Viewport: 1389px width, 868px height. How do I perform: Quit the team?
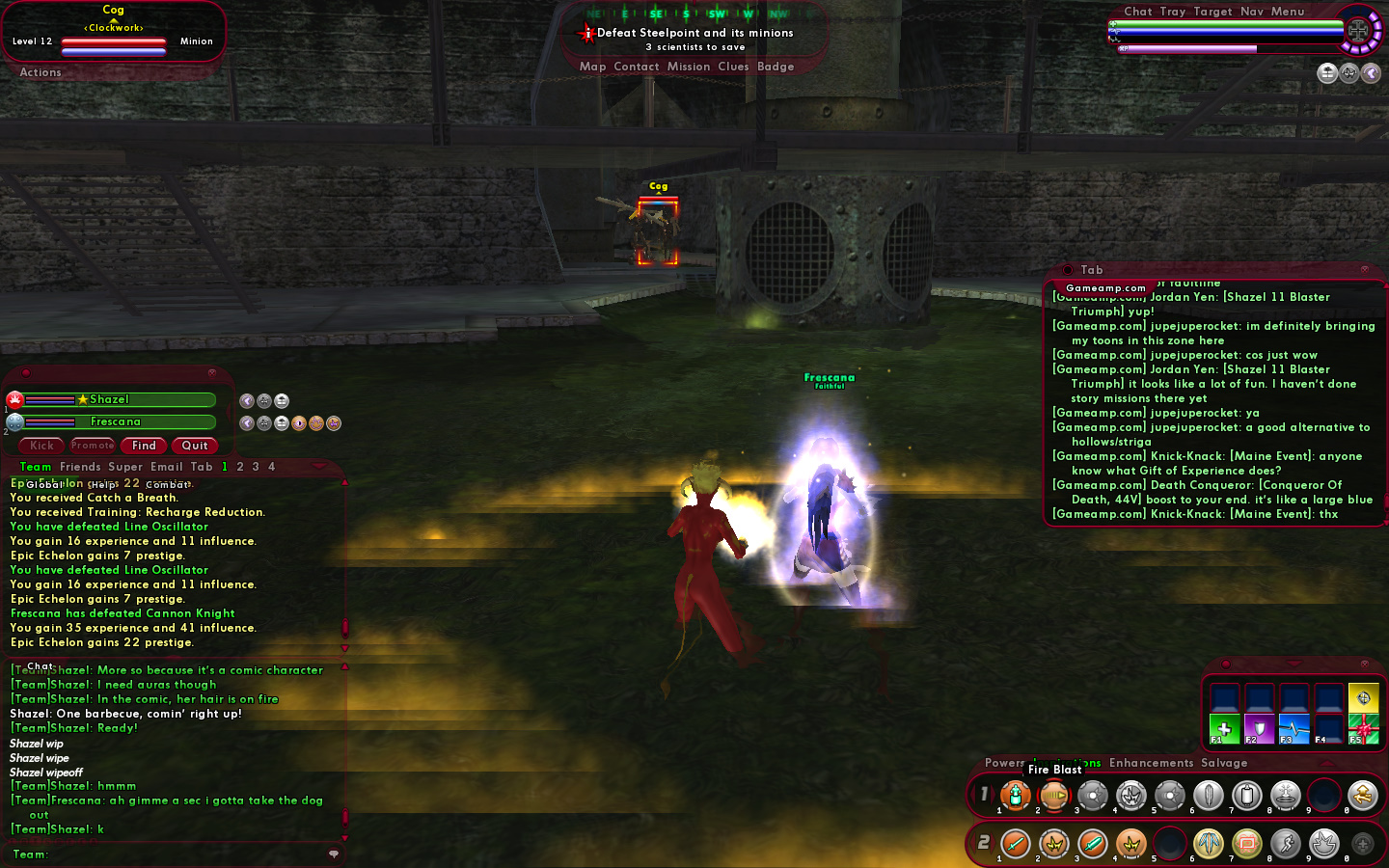pyautogui.click(x=195, y=446)
